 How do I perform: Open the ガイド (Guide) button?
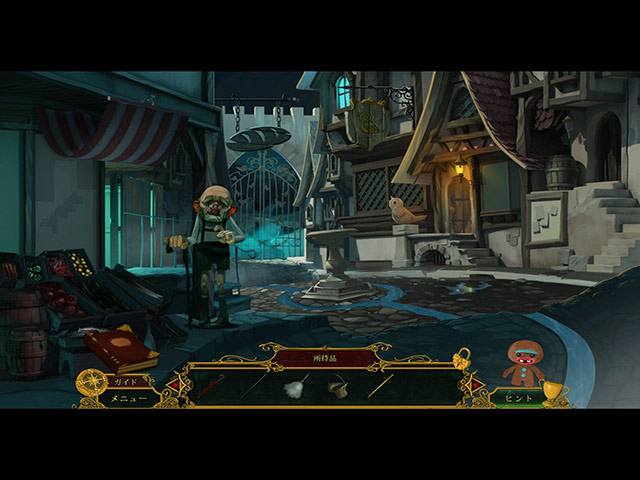click(x=127, y=381)
